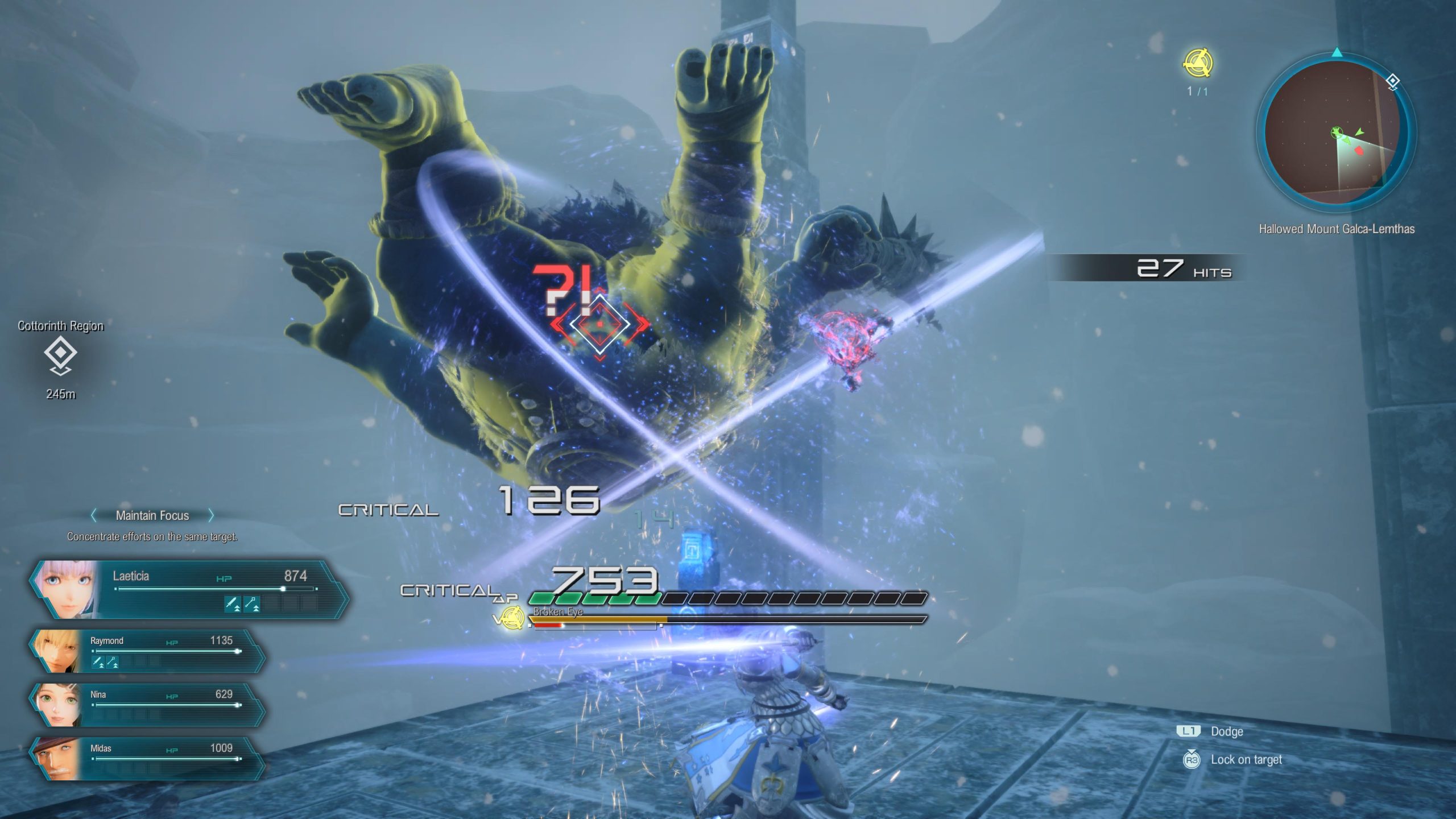Click the left chevron on Maintain Focus
The width and height of the screenshot is (1456, 819).
[x=94, y=515]
